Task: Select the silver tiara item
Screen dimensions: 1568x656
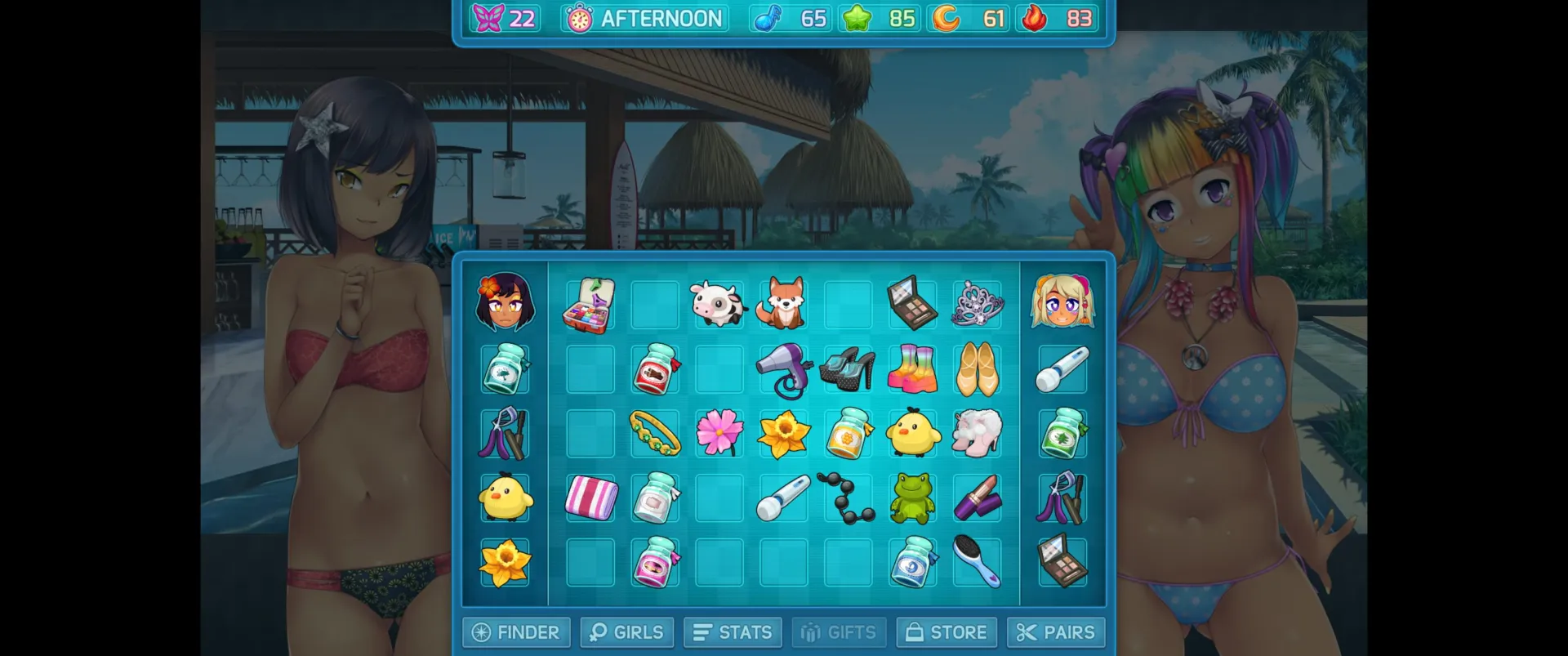Action: tap(977, 305)
